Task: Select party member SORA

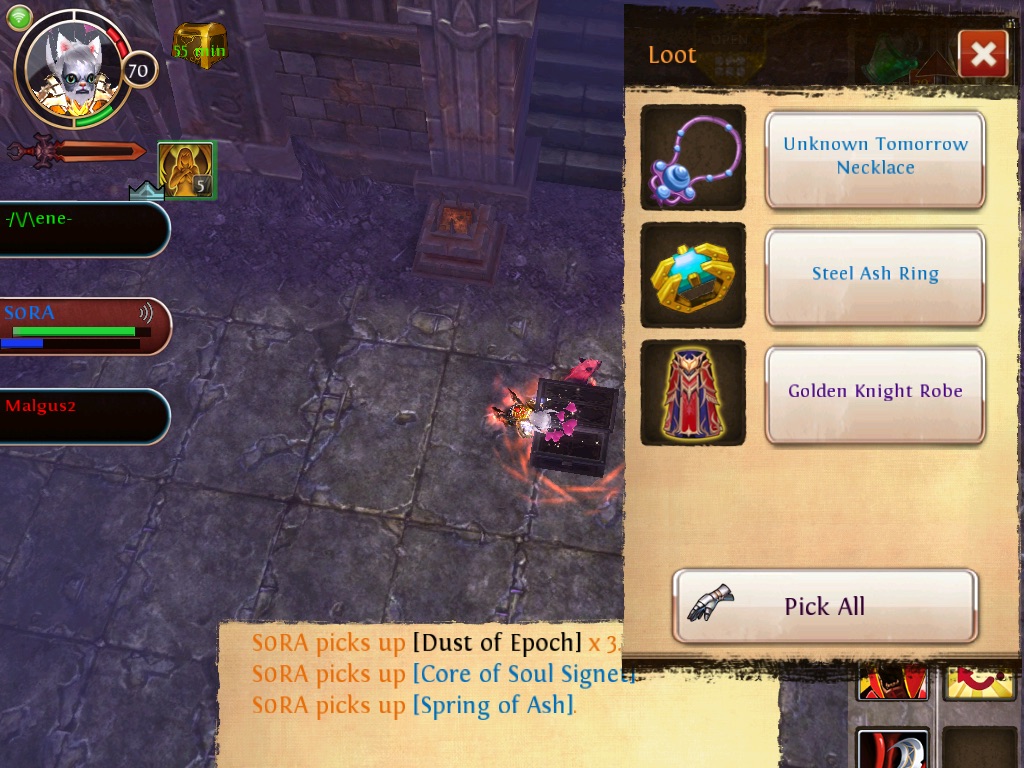Action: click(x=82, y=326)
